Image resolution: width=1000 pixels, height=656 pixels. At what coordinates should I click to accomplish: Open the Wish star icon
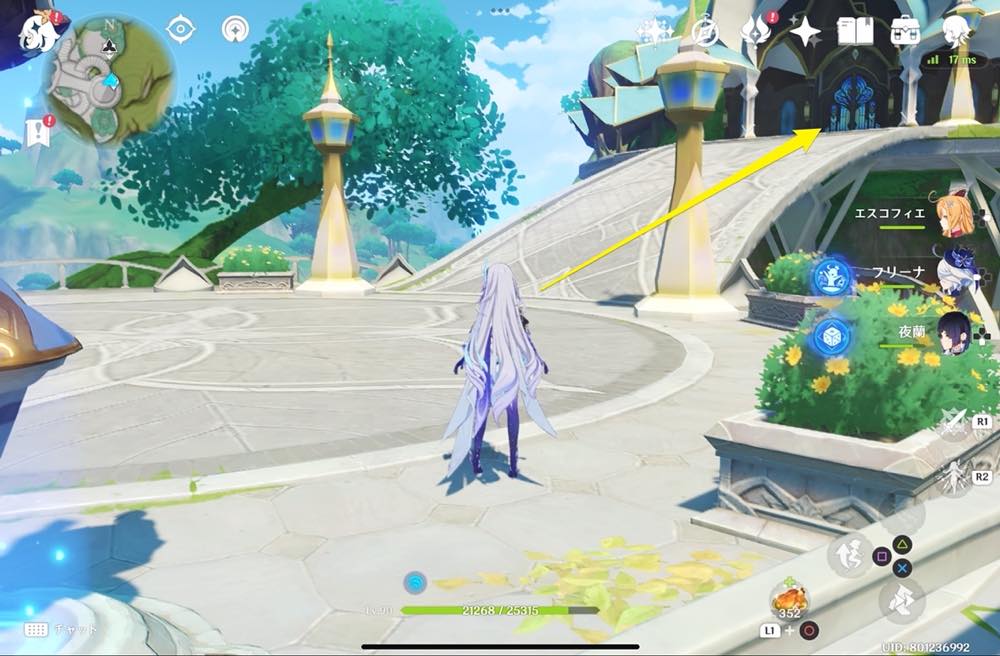pyautogui.click(x=804, y=31)
